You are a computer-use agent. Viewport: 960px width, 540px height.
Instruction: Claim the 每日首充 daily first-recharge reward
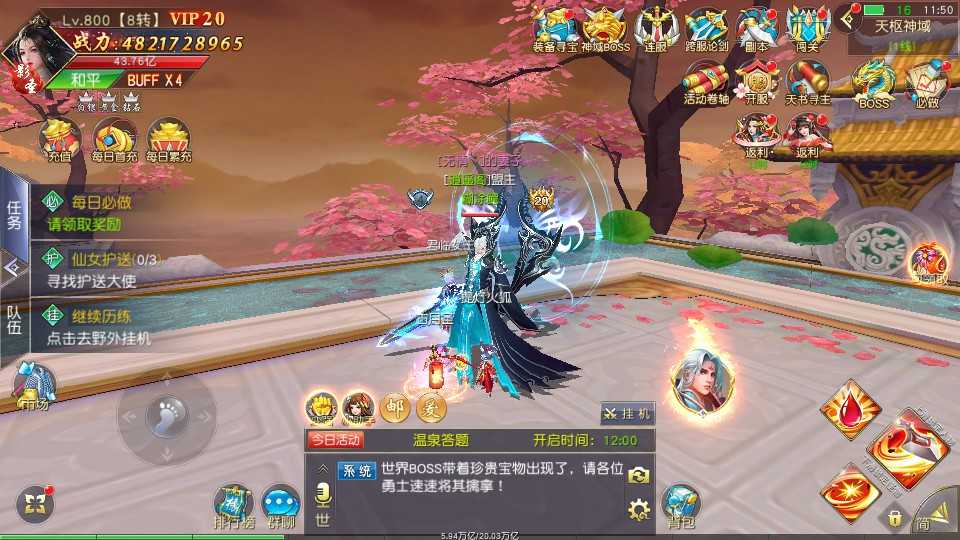(x=113, y=141)
